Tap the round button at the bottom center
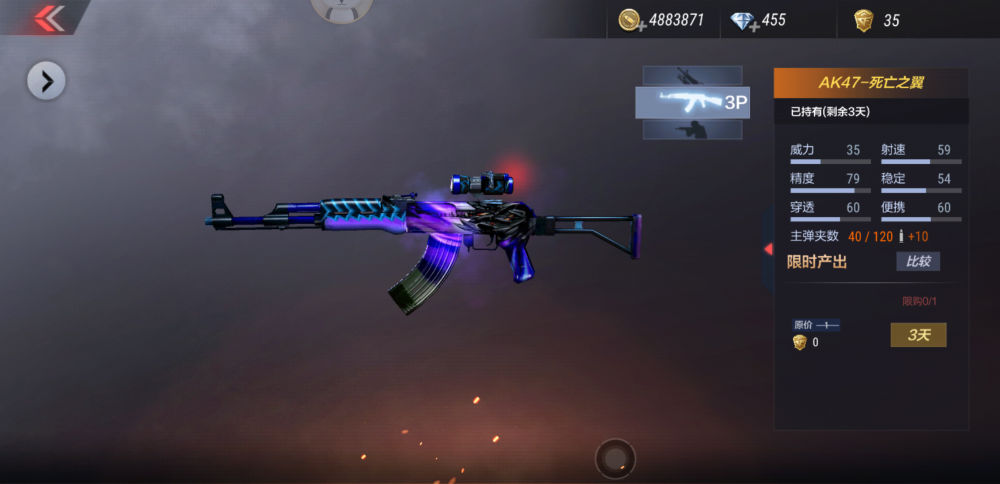 click(615, 459)
